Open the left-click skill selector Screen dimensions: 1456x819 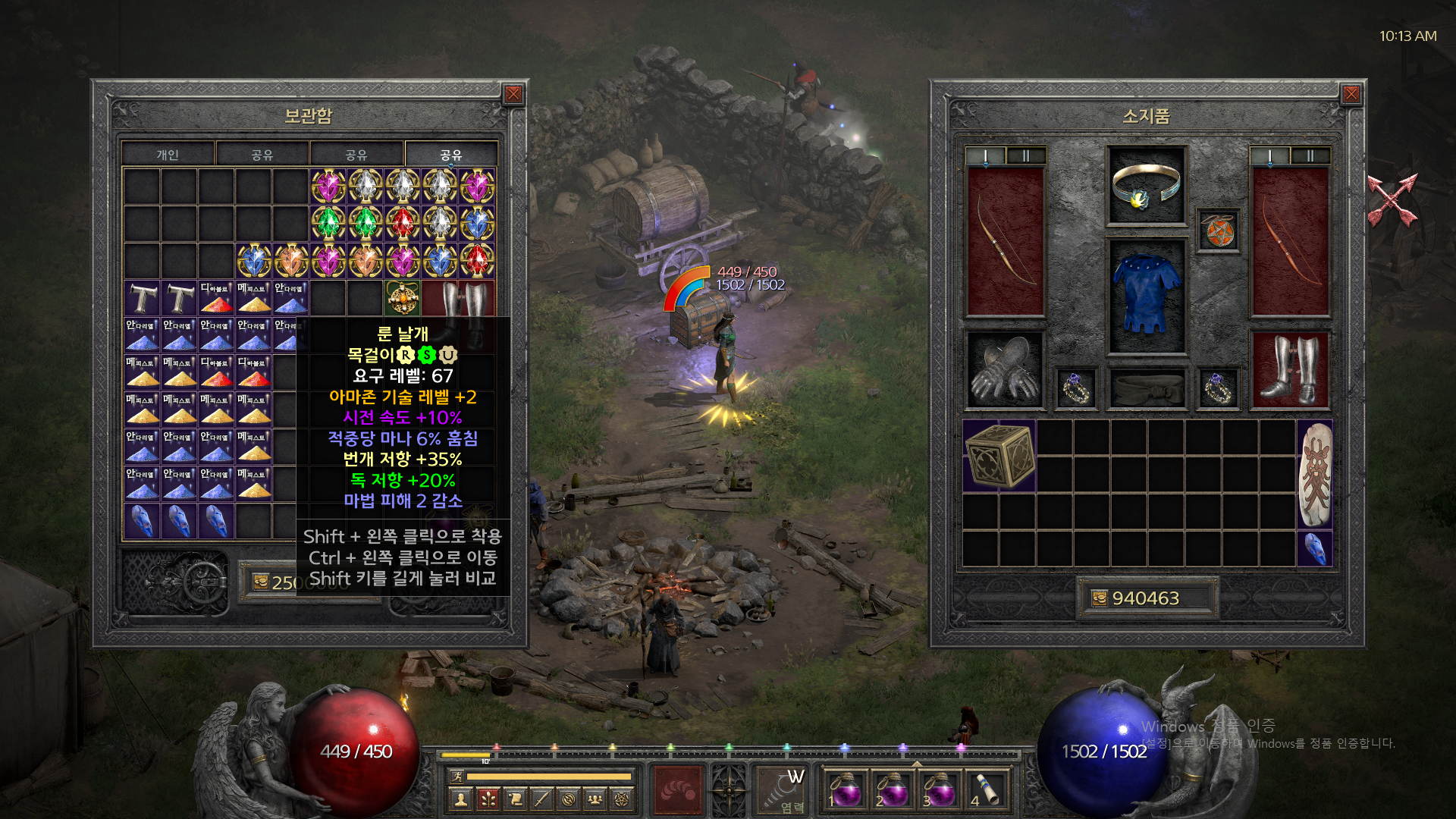pos(678,789)
